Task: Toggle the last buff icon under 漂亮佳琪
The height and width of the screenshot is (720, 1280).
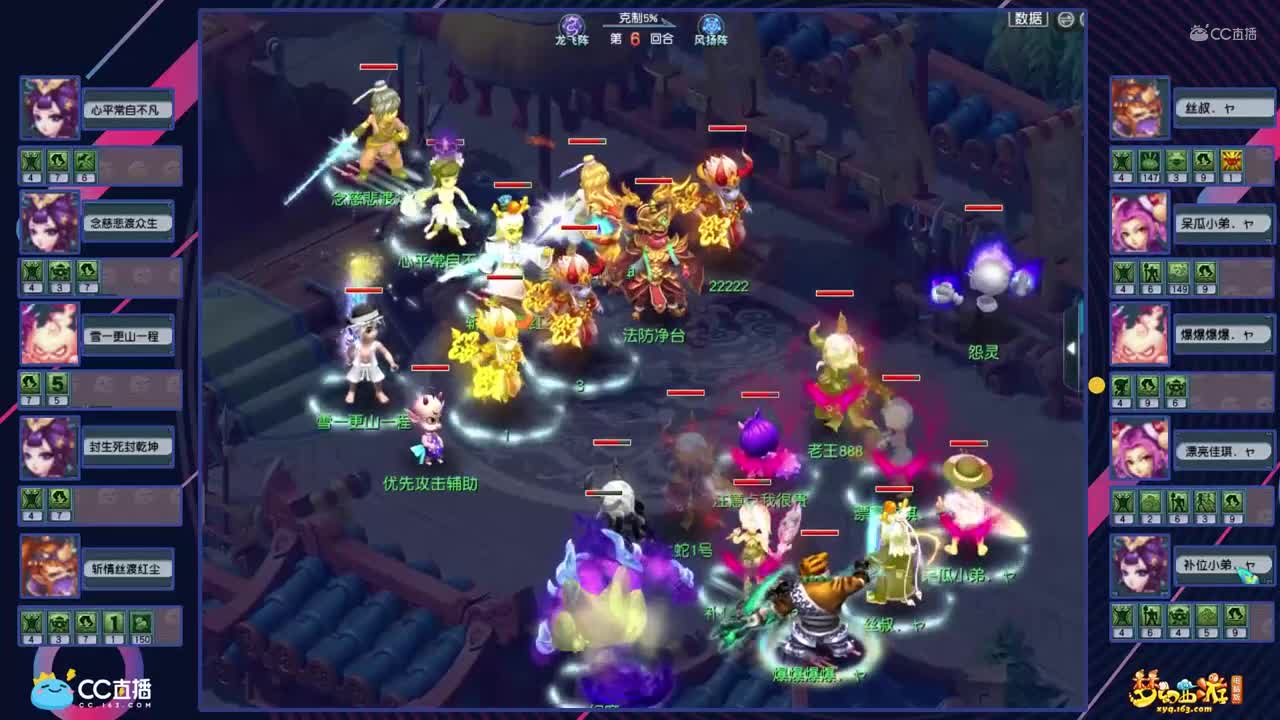Action: tap(1233, 500)
